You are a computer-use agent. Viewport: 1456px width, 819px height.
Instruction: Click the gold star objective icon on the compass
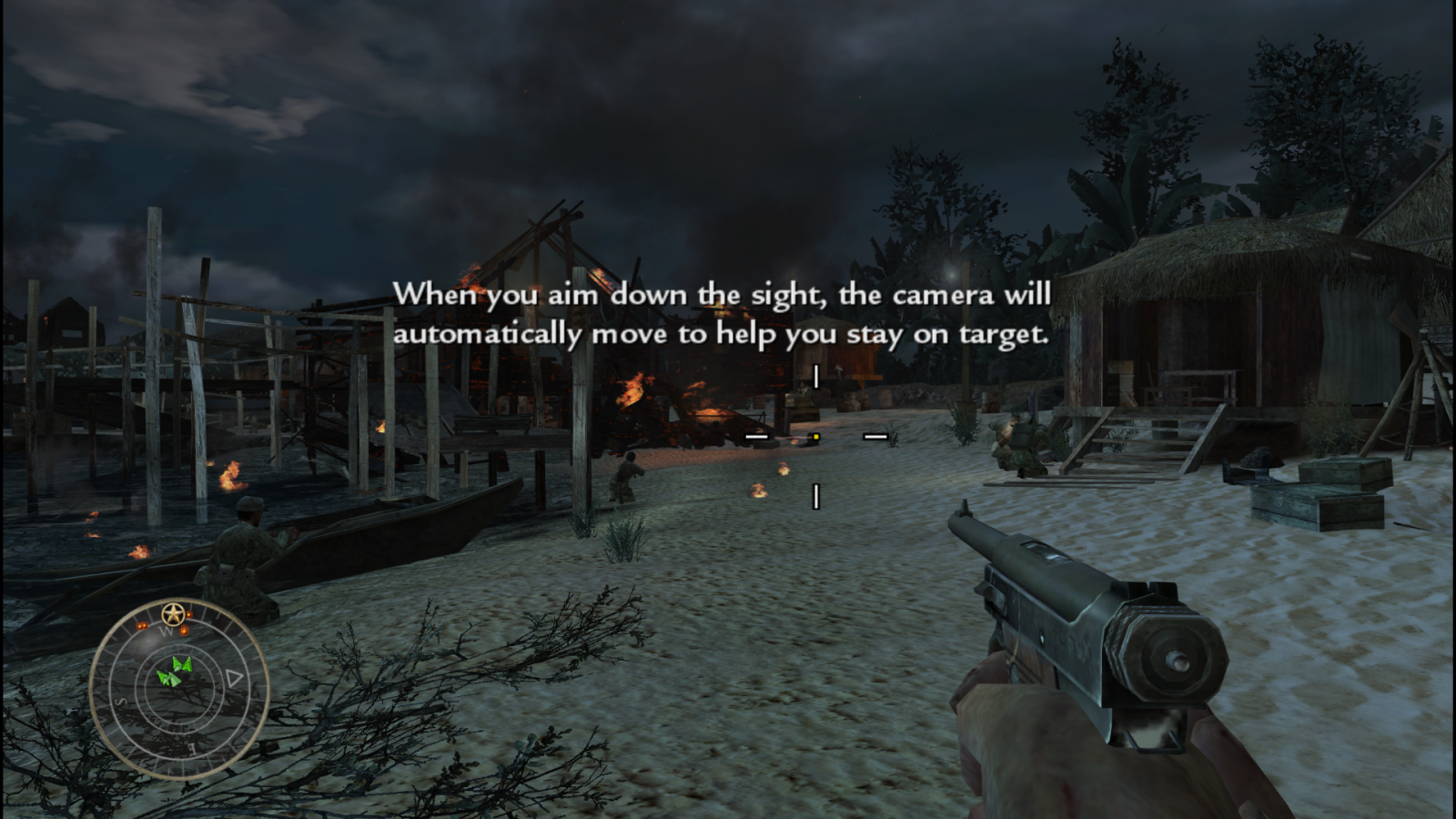(173, 612)
